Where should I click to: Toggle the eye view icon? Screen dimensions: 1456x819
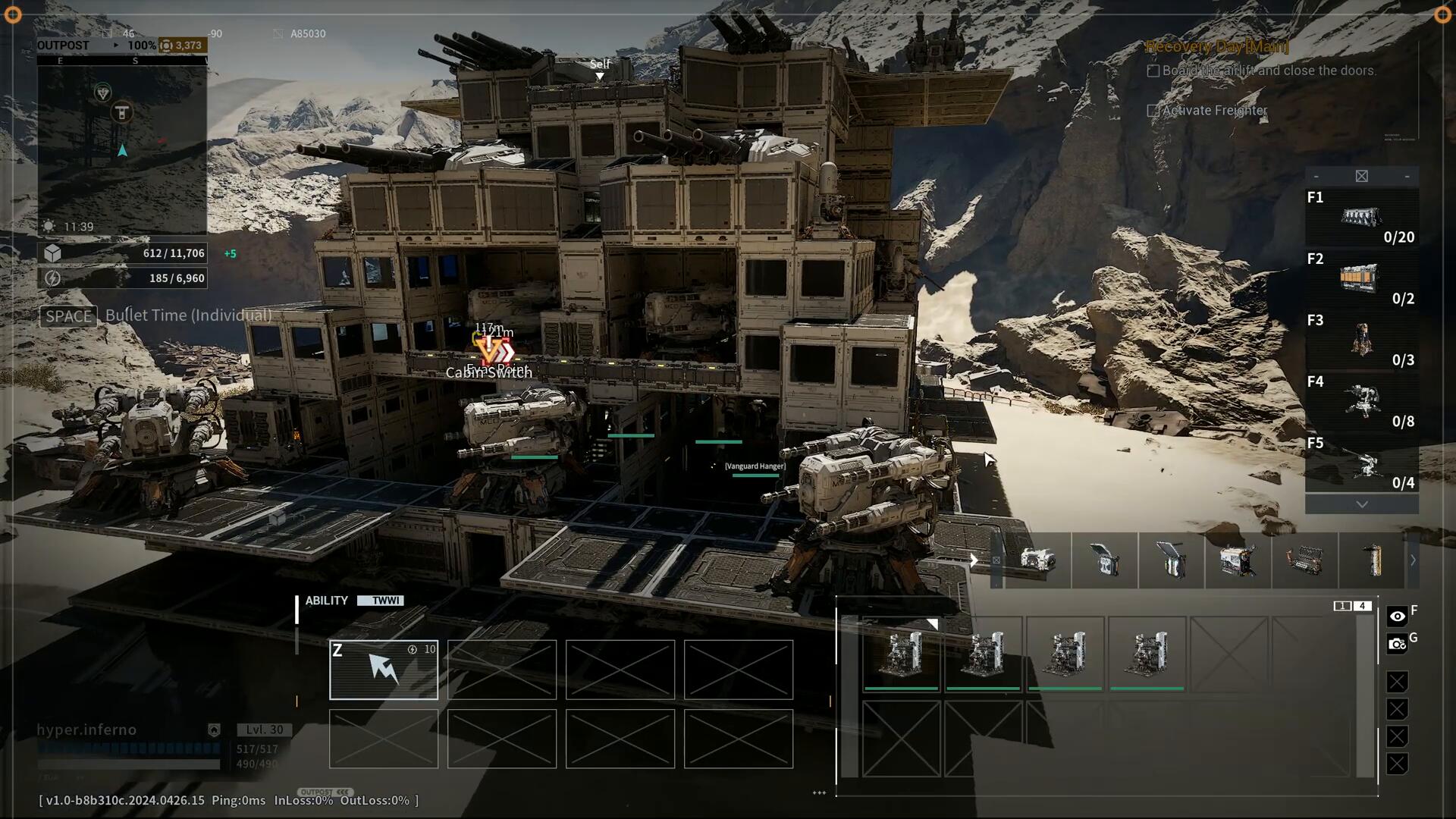[x=1397, y=617]
